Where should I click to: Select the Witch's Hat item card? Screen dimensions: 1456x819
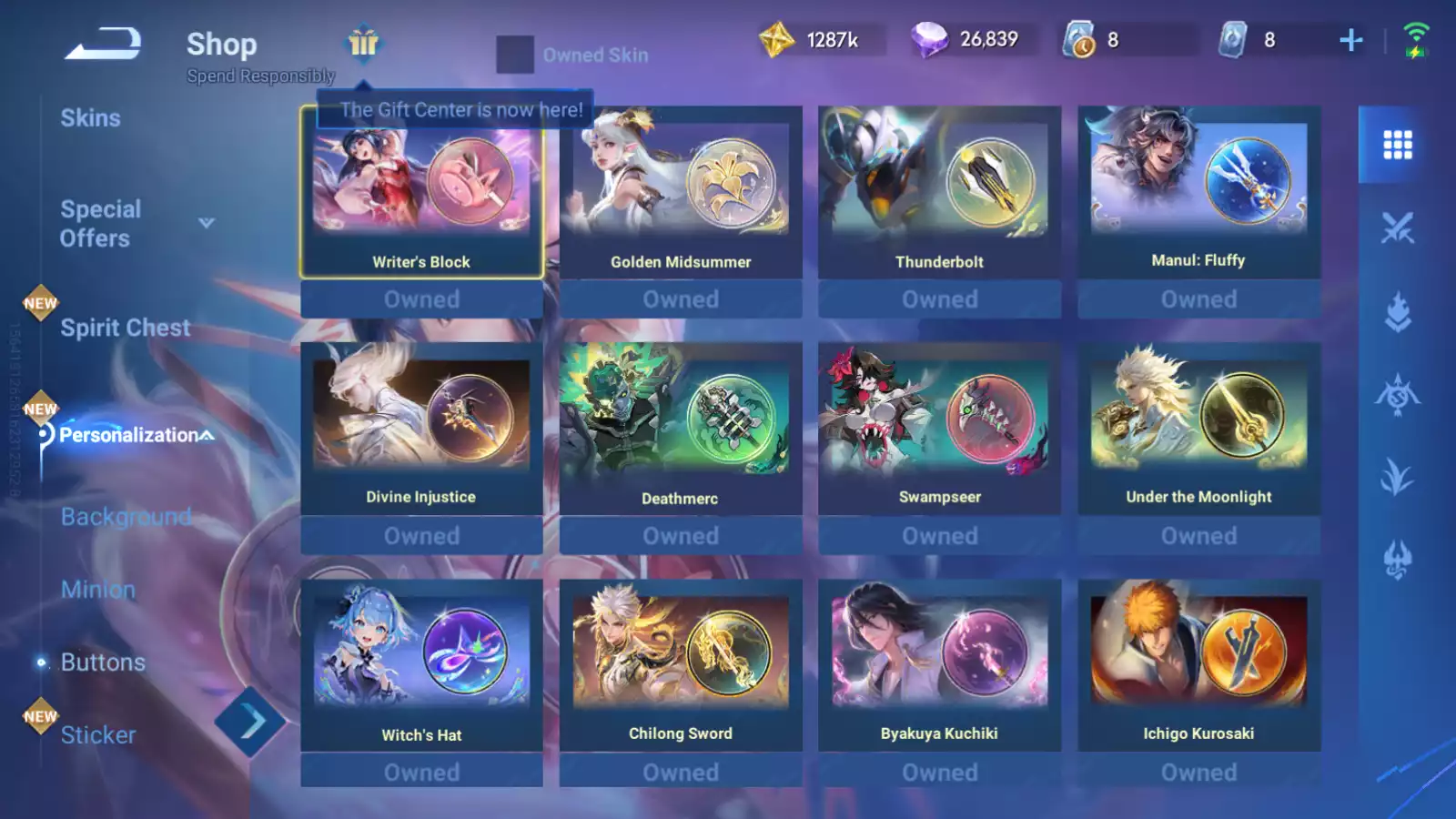pos(421,666)
